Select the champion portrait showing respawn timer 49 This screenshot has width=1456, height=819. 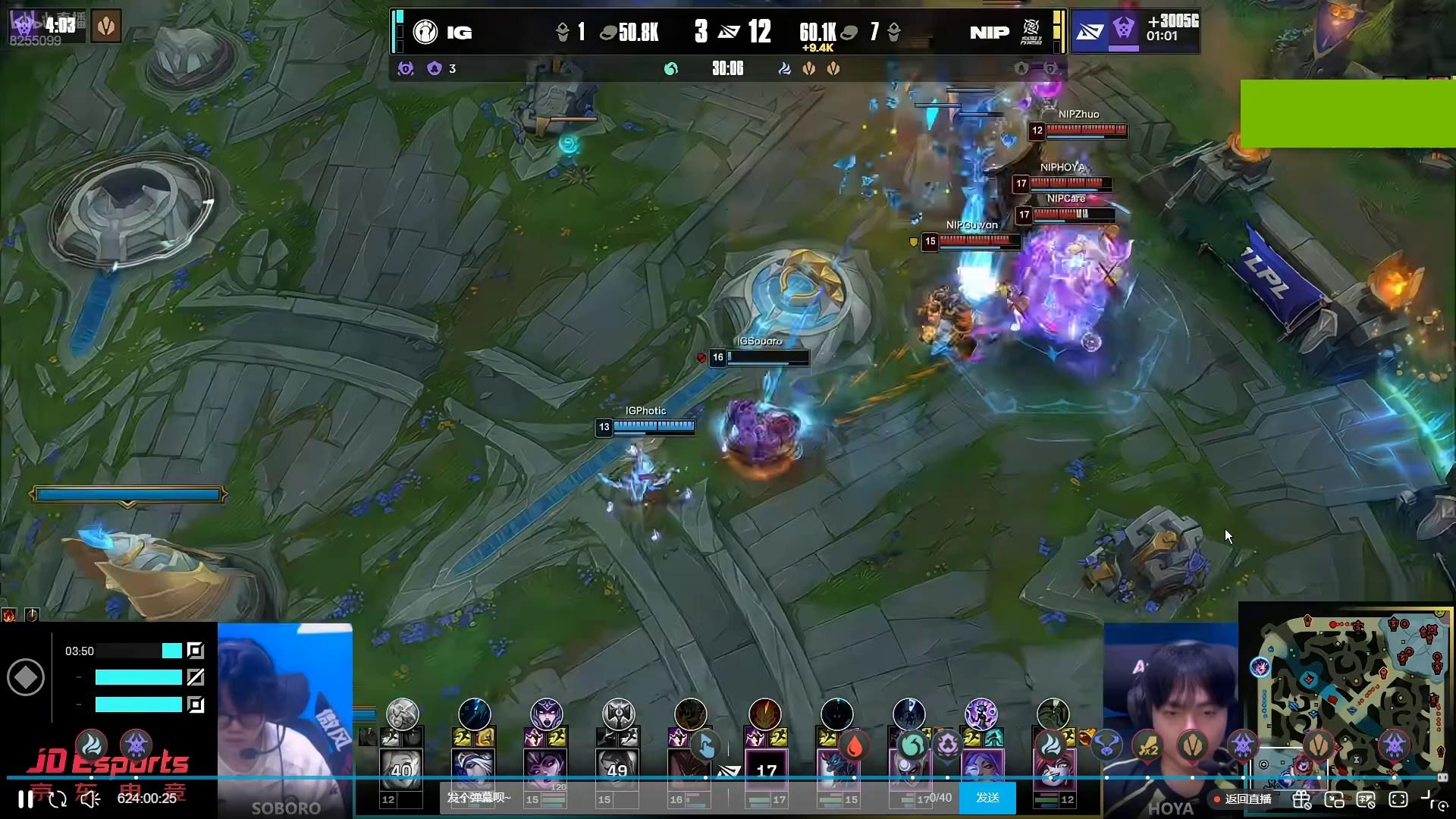point(617,769)
